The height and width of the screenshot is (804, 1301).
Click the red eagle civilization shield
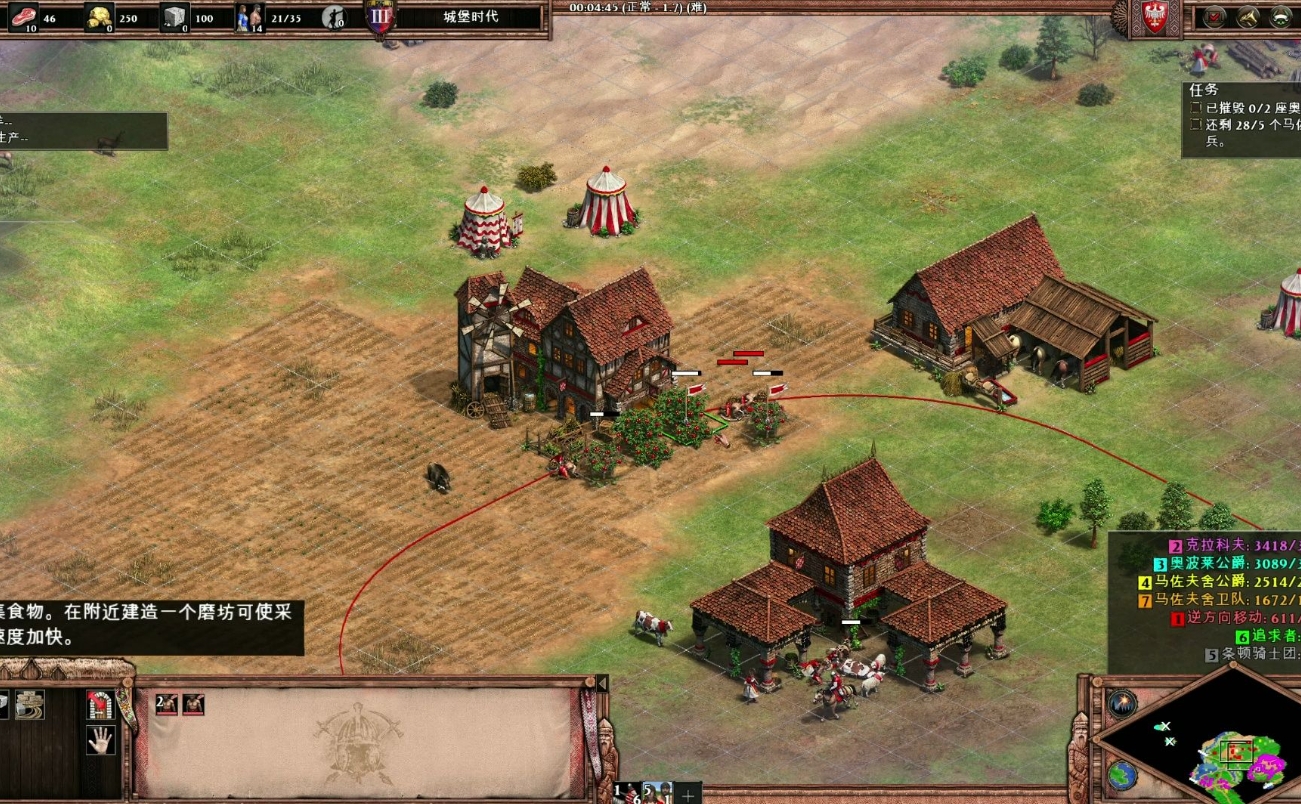(x=1155, y=18)
